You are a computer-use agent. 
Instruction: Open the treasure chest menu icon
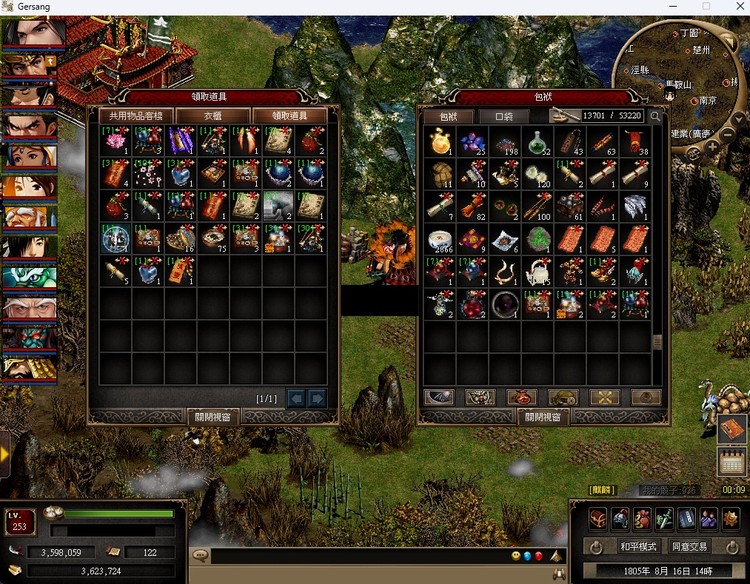pyautogui.click(x=600, y=518)
